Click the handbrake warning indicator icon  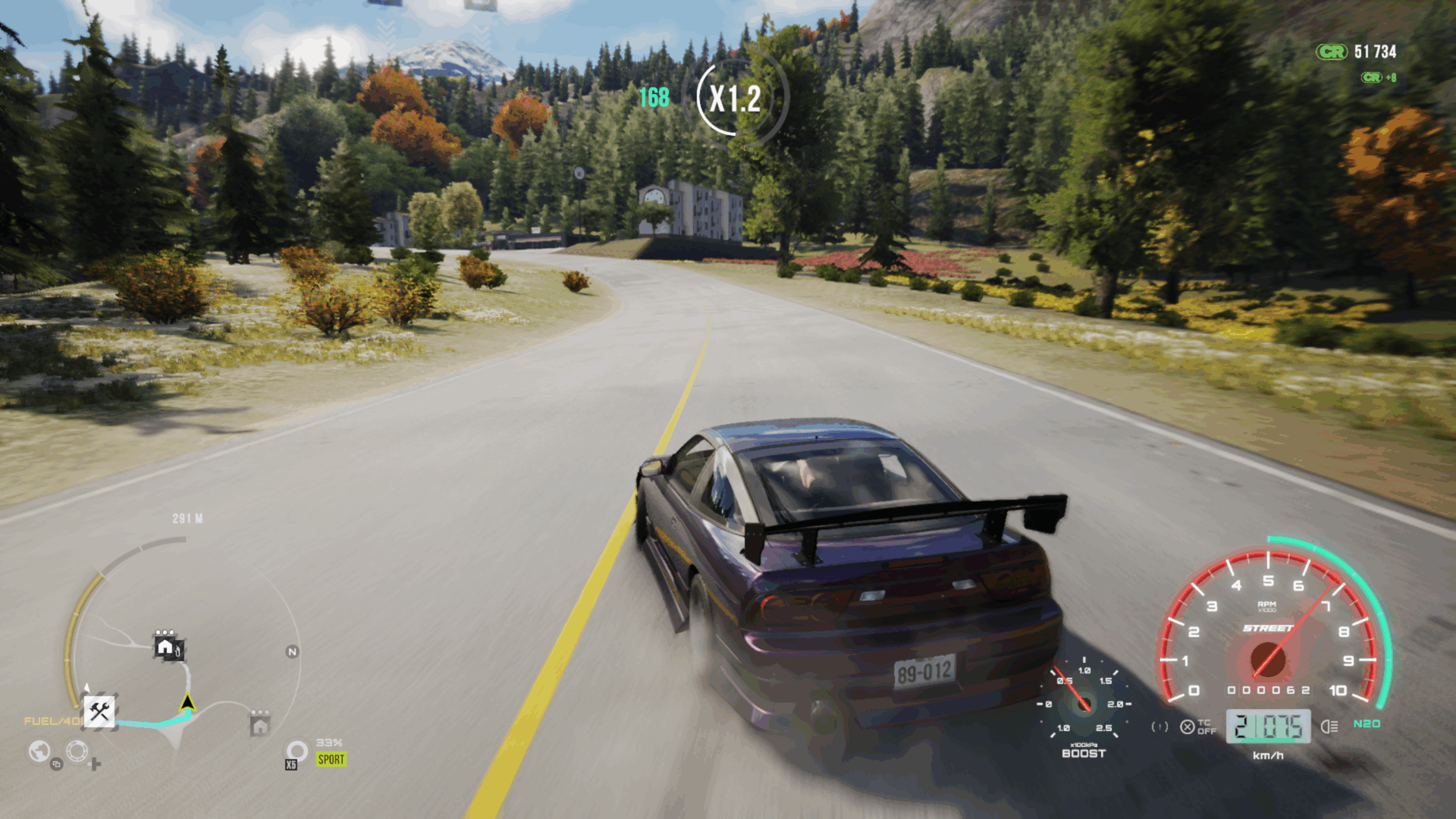[x=1159, y=726]
